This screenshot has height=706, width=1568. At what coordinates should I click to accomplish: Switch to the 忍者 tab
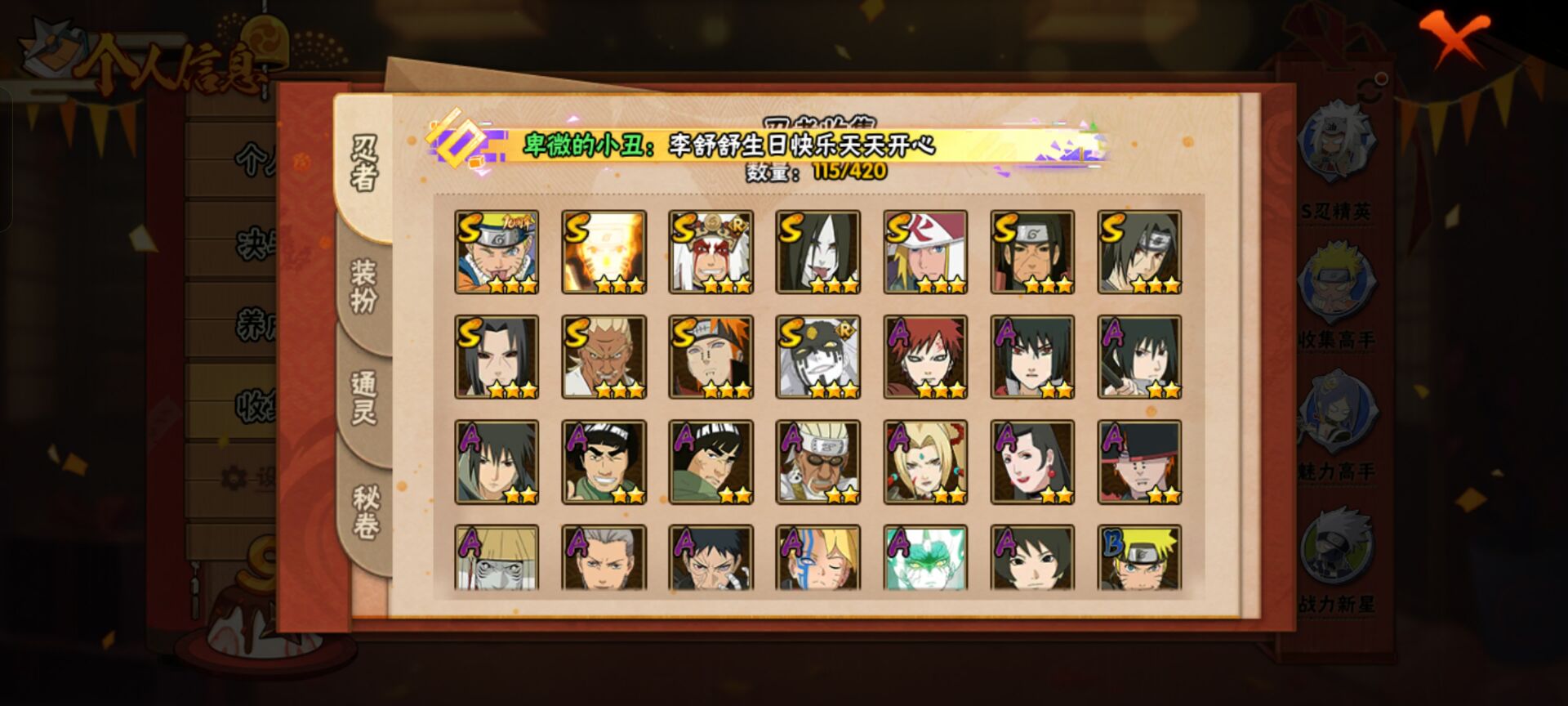pos(364,163)
